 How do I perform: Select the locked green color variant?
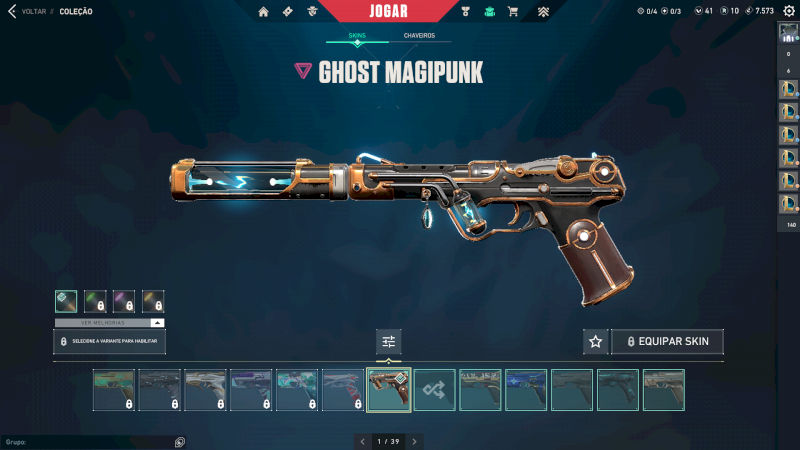95,301
